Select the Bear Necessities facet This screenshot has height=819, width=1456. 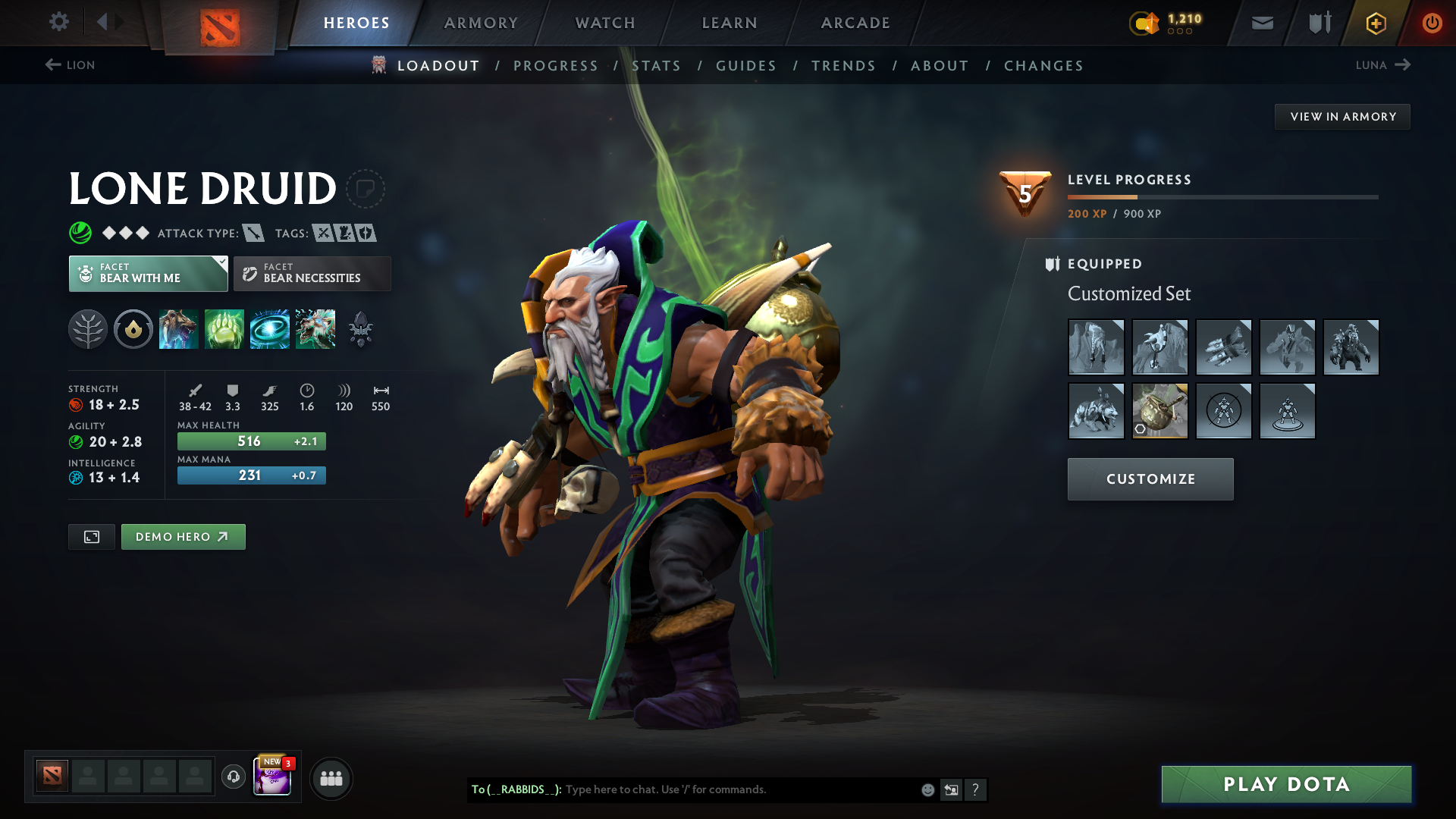(312, 273)
